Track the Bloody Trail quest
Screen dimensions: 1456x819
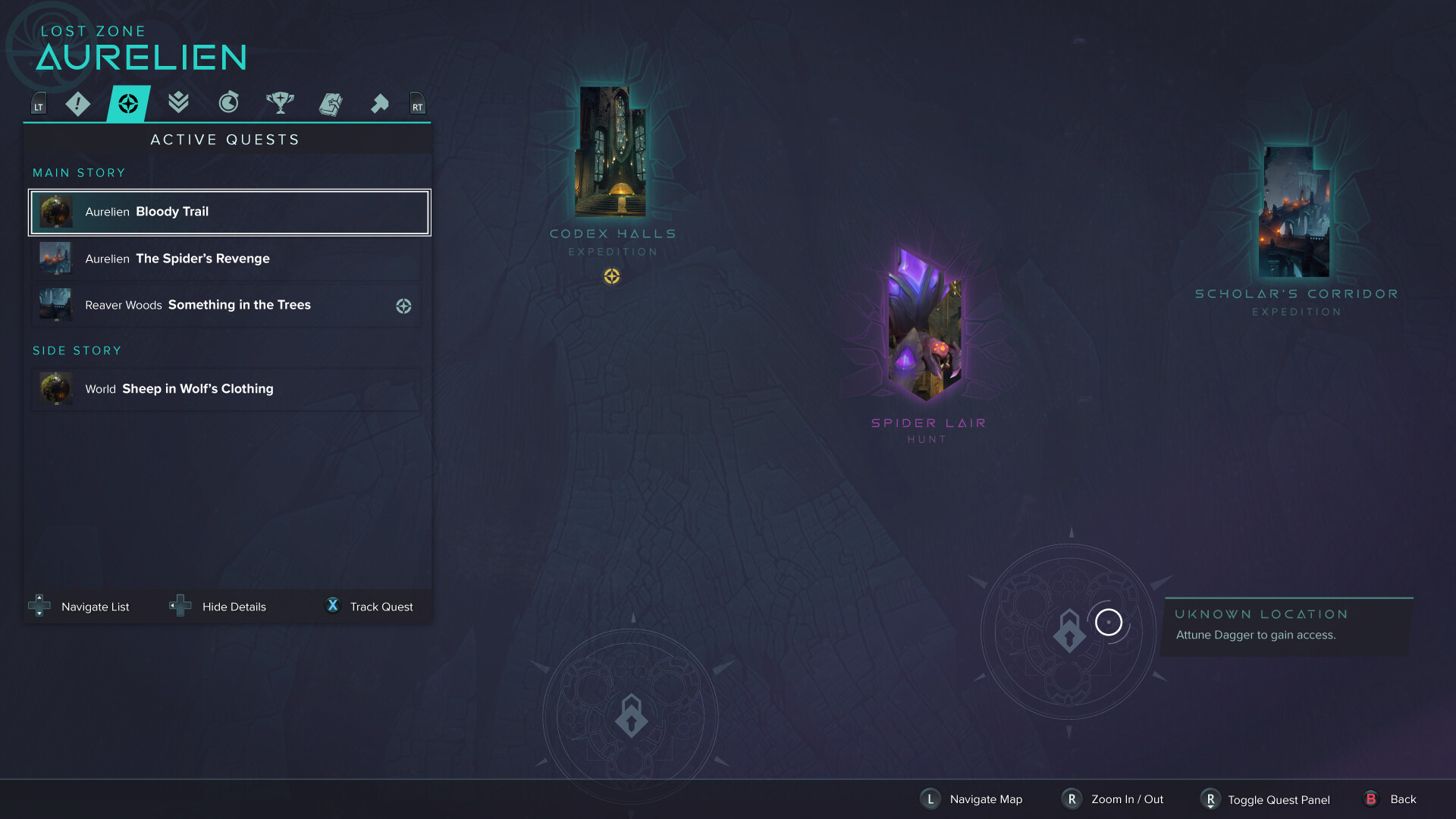click(369, 606)
